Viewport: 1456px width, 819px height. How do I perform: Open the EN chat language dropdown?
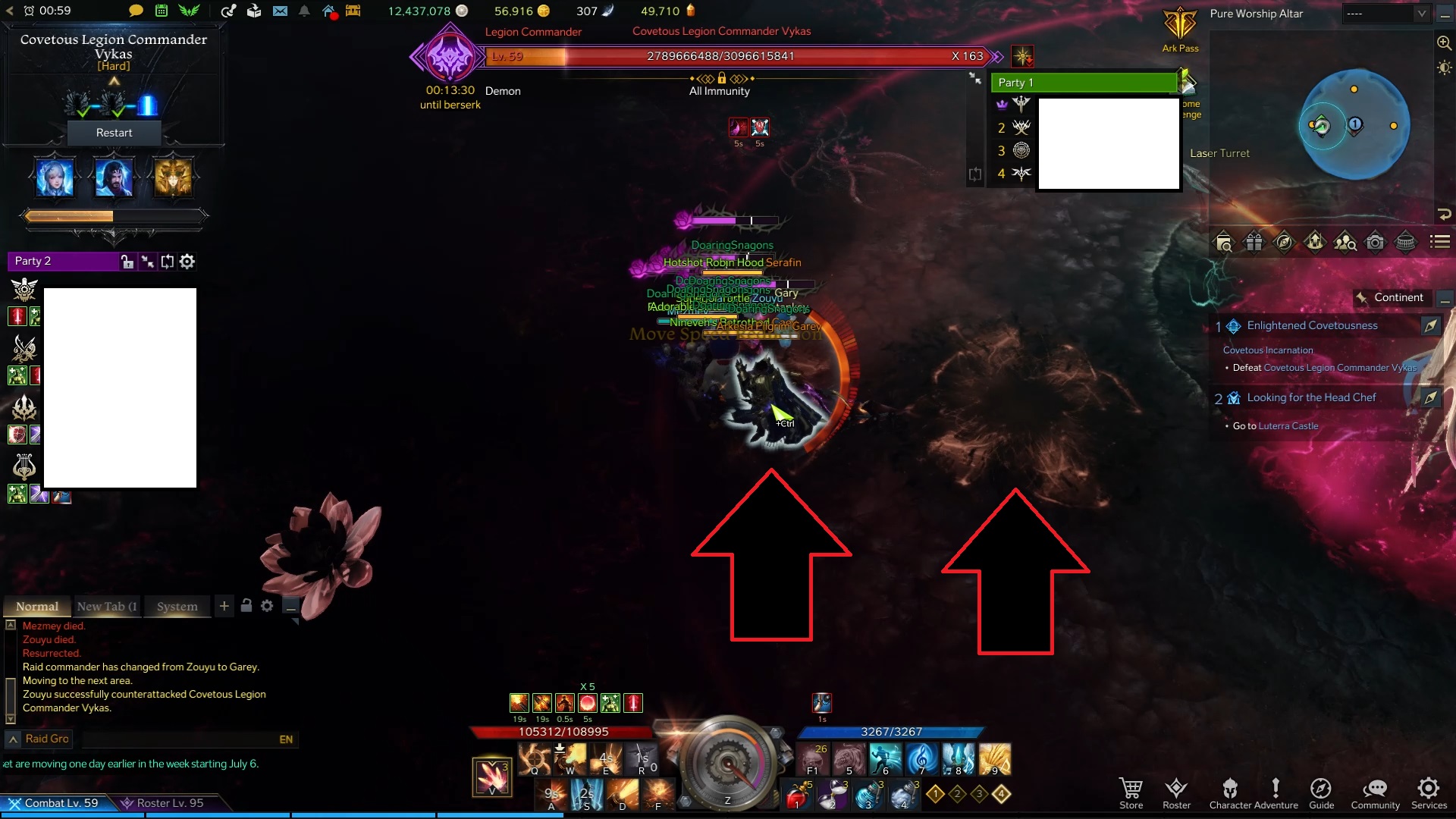tap(286, 739)
